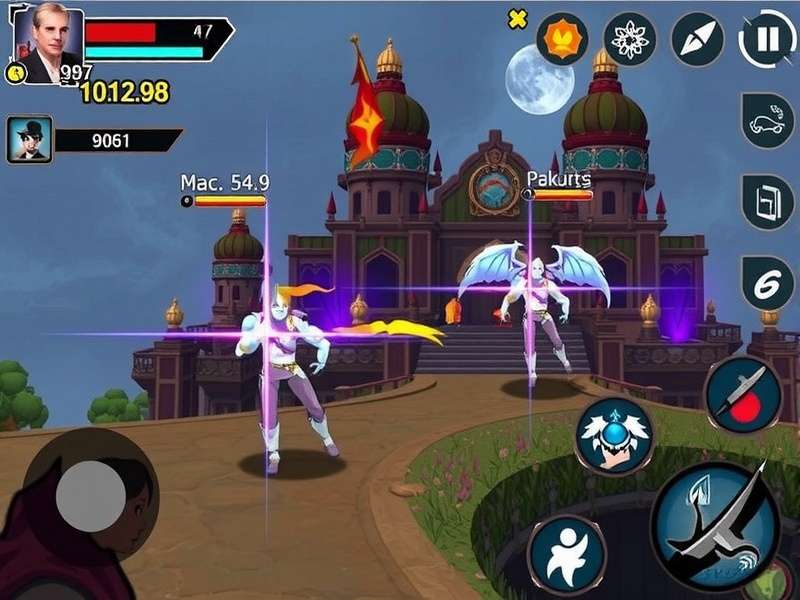Tap the side button marked 6
This screenshot has height=600, width=800.
(x=767, y=283)
